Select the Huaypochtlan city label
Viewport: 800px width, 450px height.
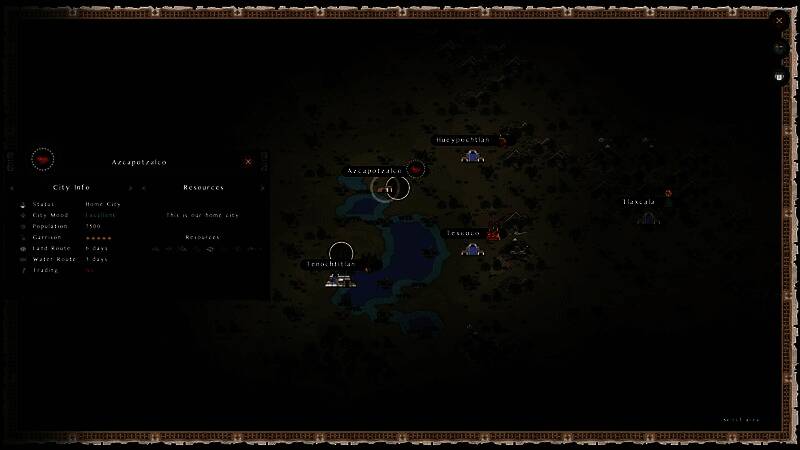[x=463, y=140]
